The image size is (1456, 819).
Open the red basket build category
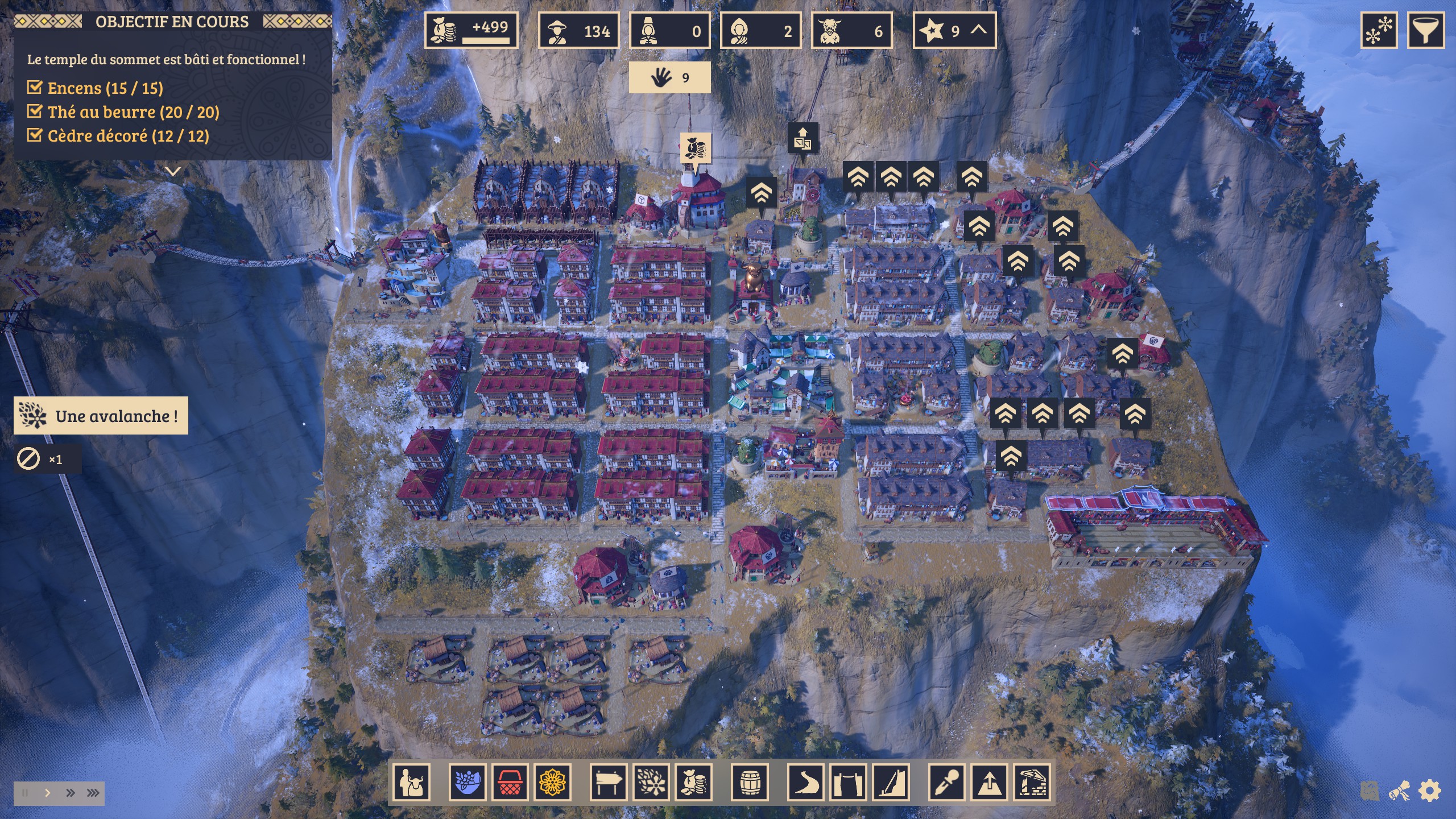(x=510, y=783)
